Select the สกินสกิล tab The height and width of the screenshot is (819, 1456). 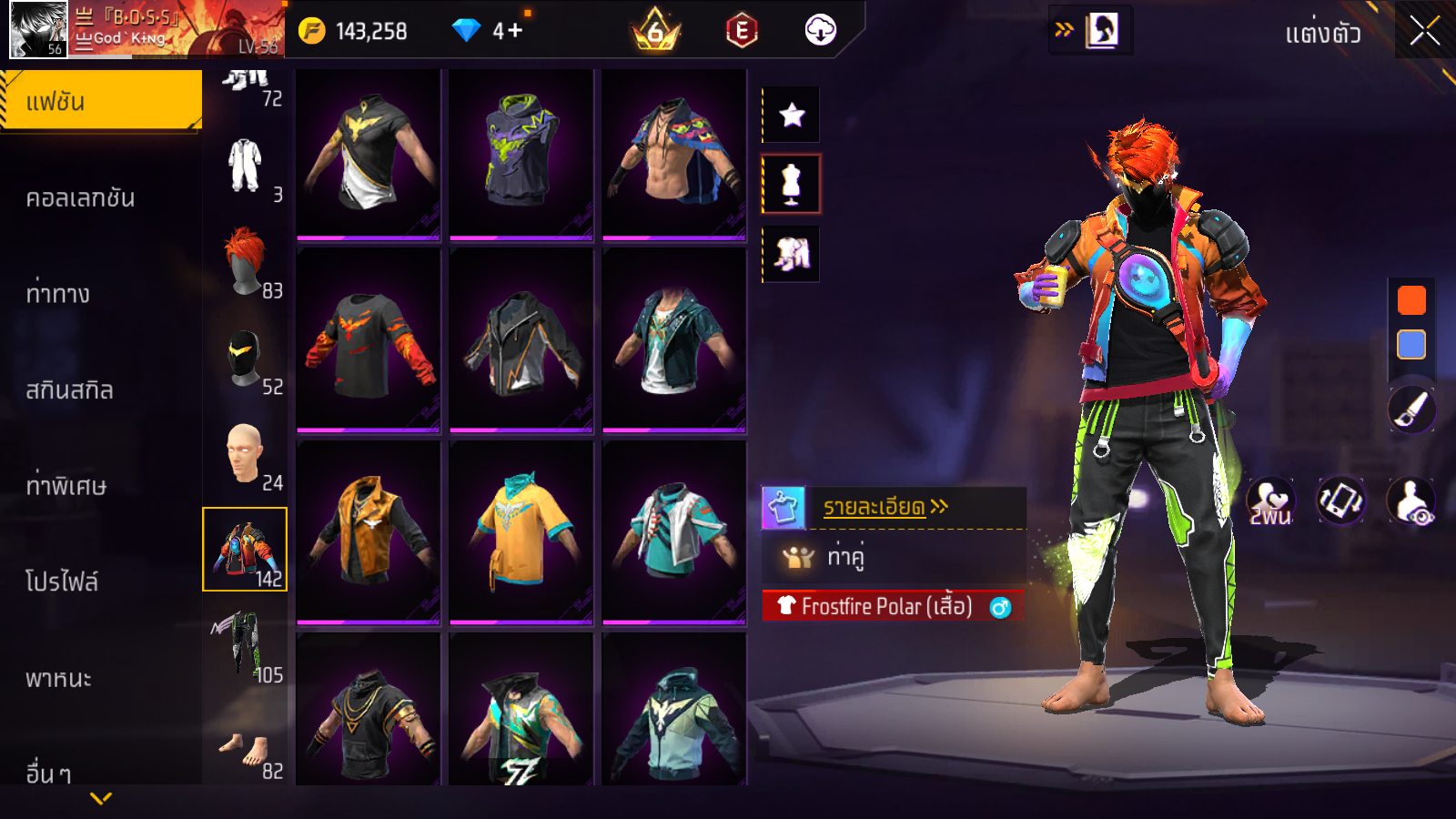(x=69, y=390)
